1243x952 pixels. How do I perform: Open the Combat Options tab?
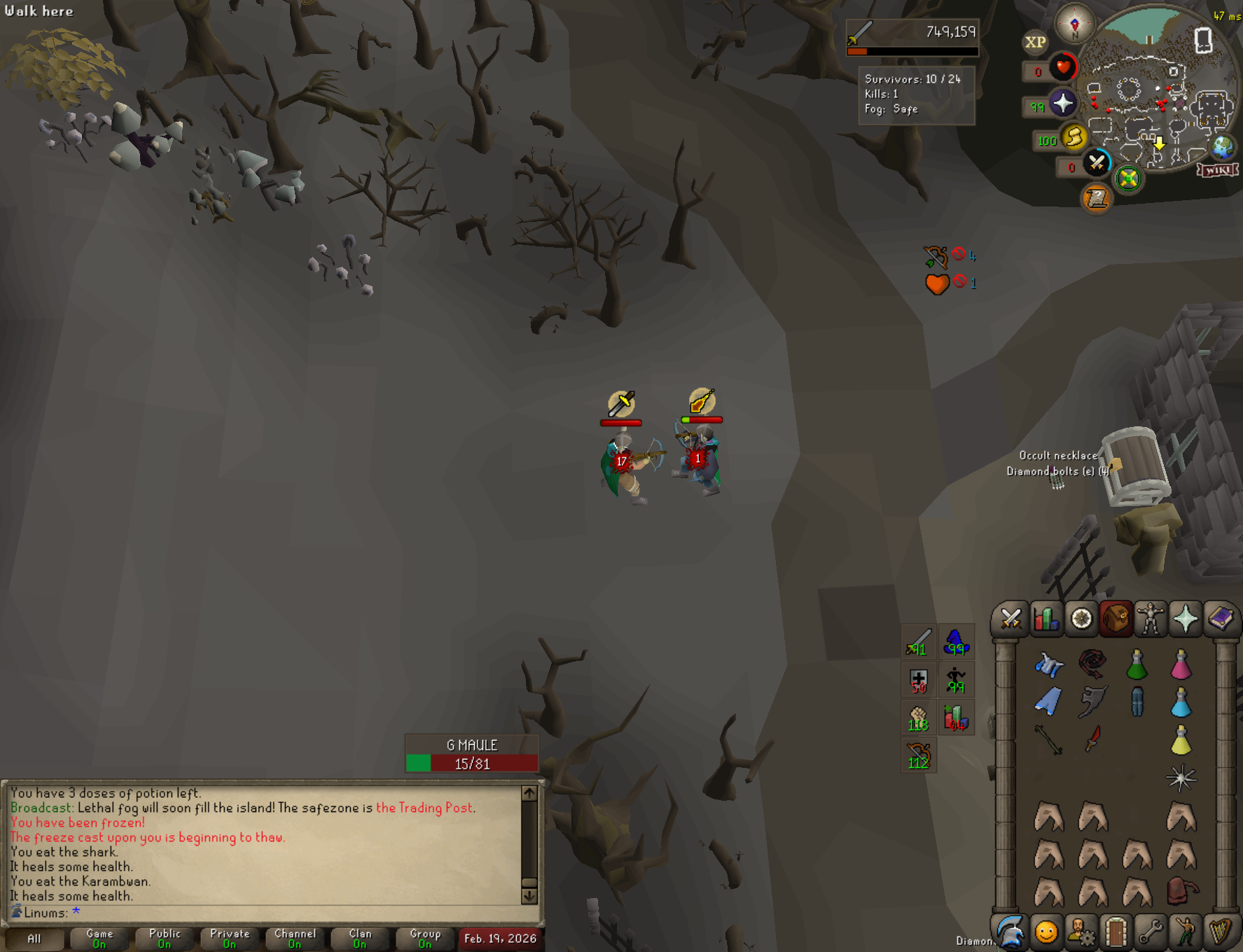[1011, 619]
